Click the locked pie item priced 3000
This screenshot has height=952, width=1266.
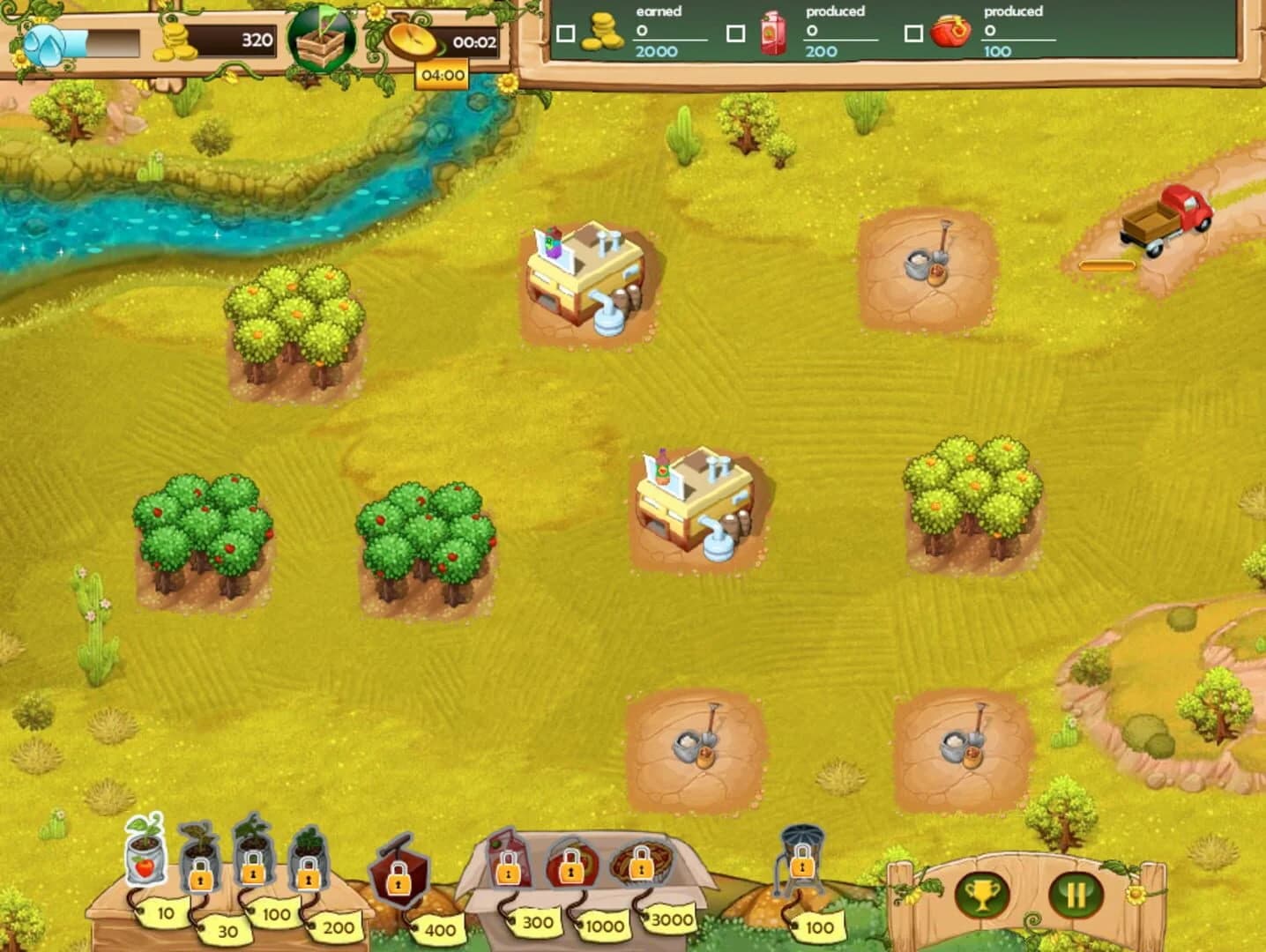(639, 864)
